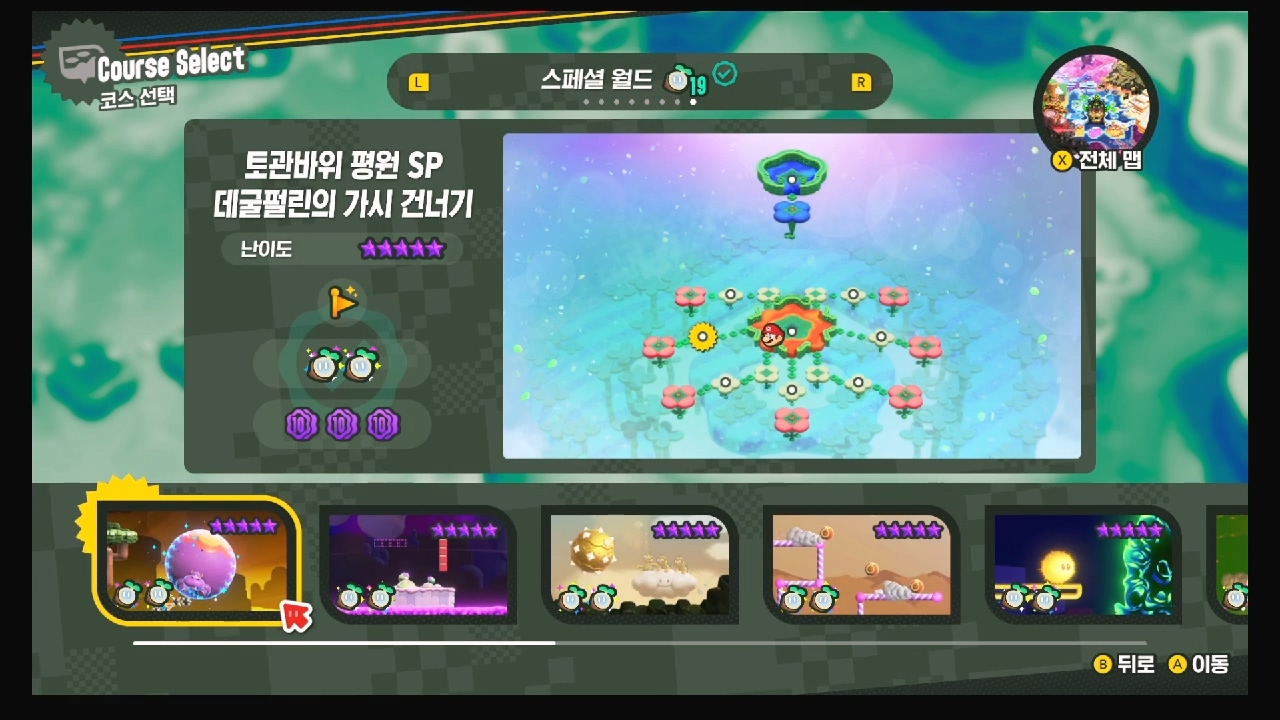Viewport: 1280px width, 720px height.
Task: Click the fifth star in the 난이도 rating
Action: pyautogui.click(x=437, y=249)
